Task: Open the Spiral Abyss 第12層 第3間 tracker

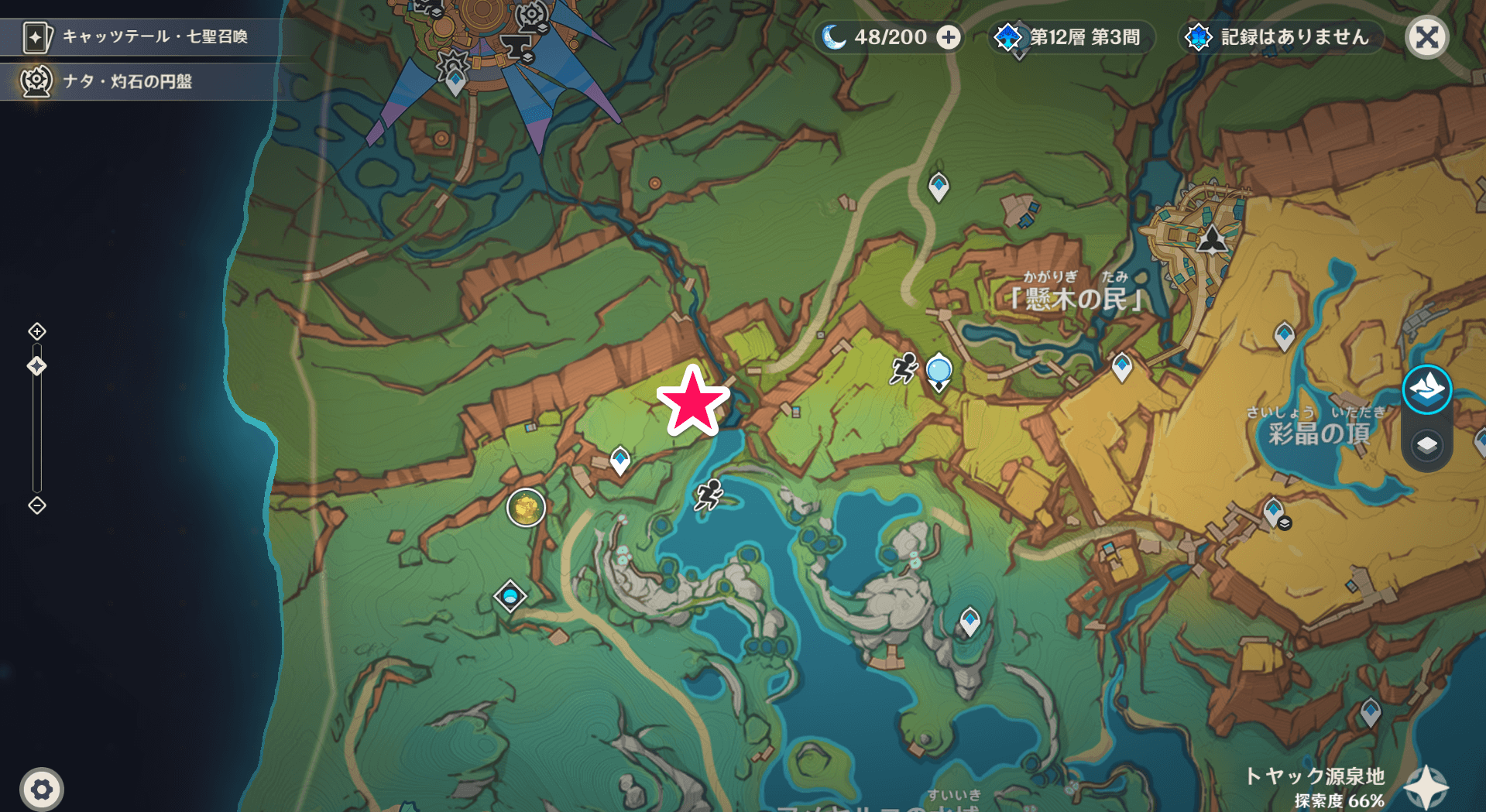Action: click(x=1072, y=37)
